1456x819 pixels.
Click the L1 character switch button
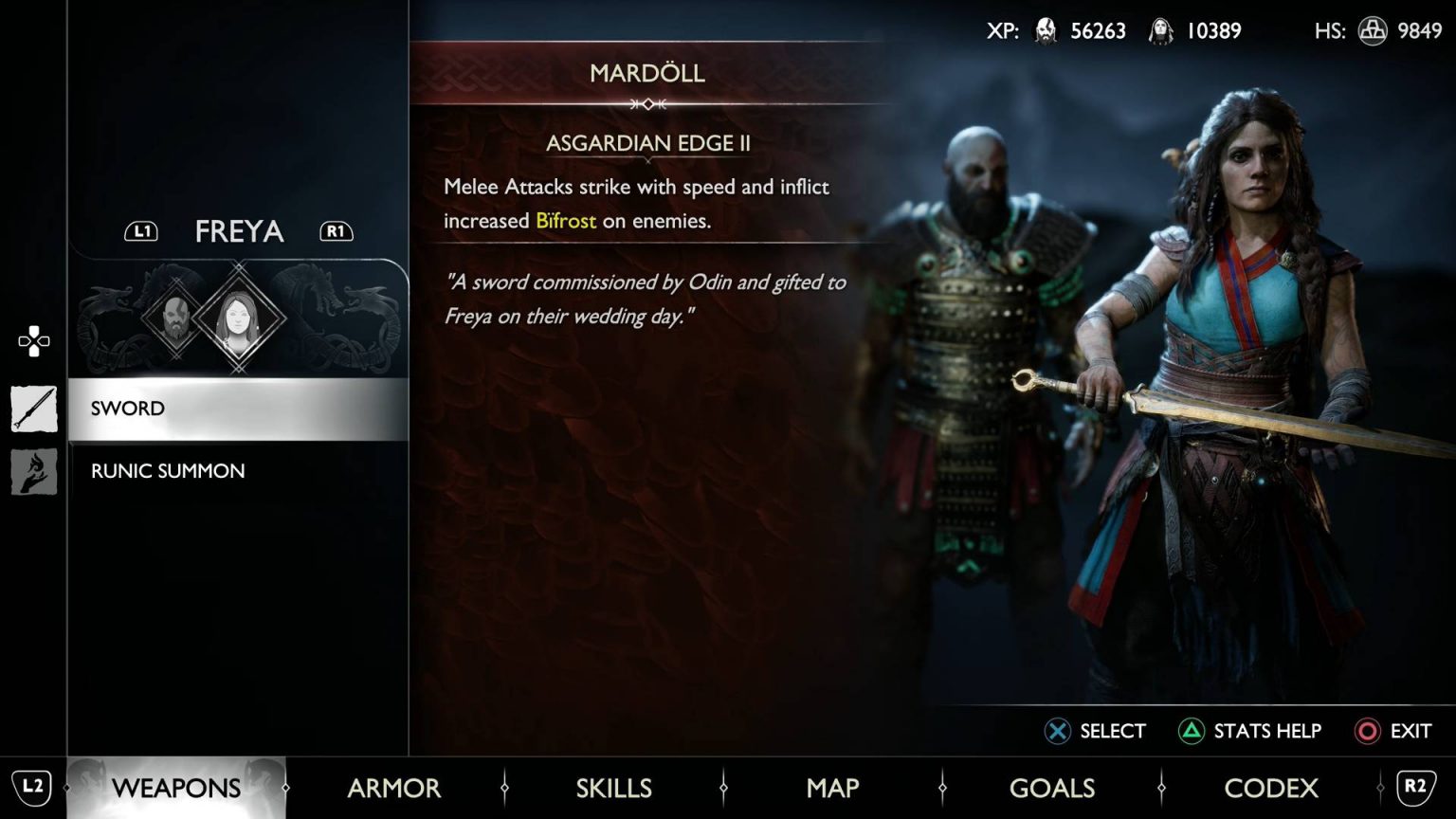tap(141, 229)
